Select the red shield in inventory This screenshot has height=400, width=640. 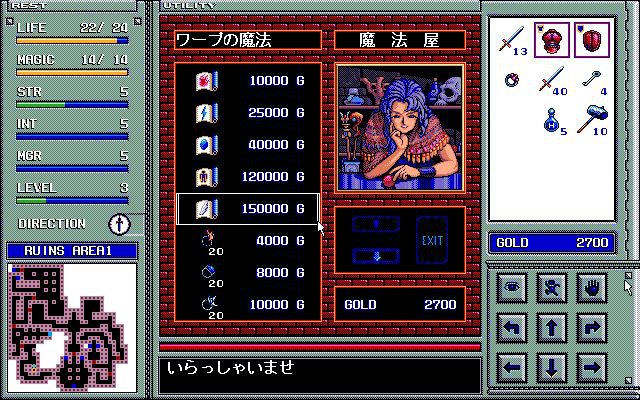[x=593, y=41]
